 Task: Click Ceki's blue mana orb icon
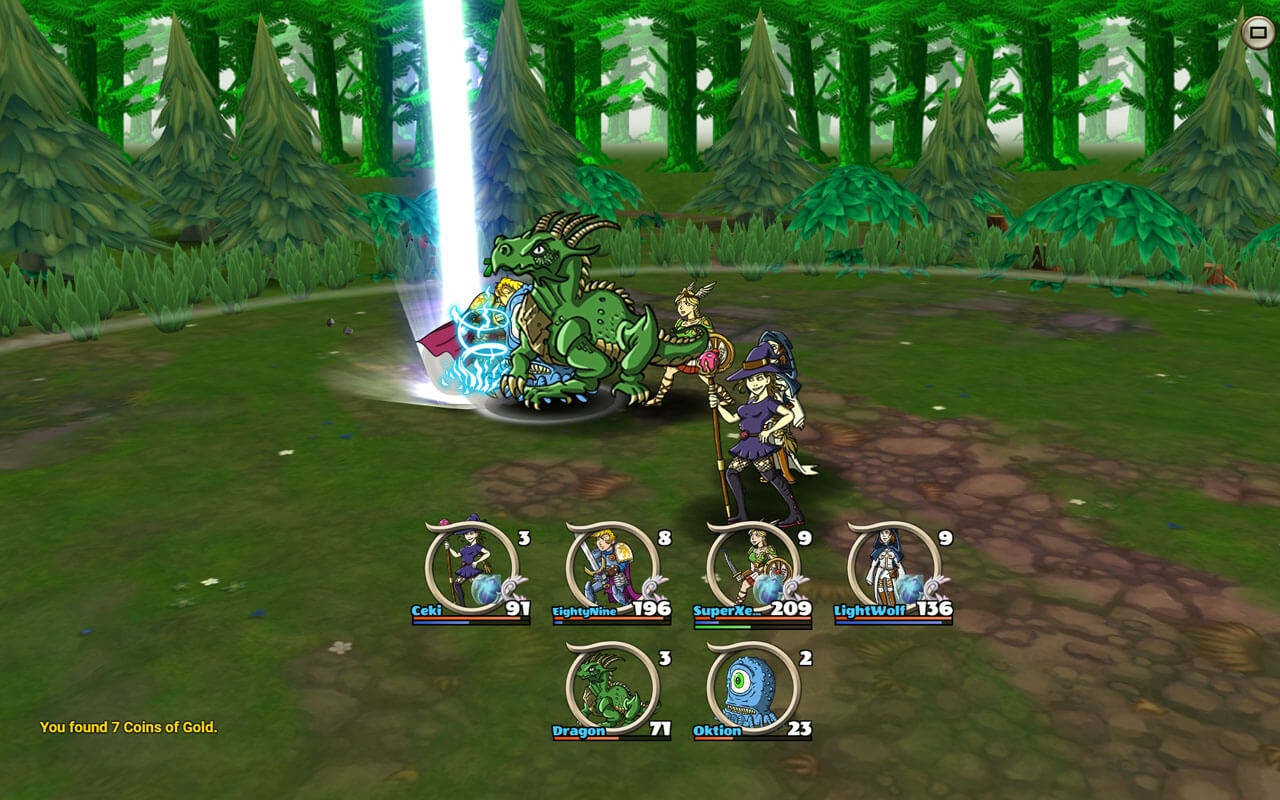coord(486,590)
